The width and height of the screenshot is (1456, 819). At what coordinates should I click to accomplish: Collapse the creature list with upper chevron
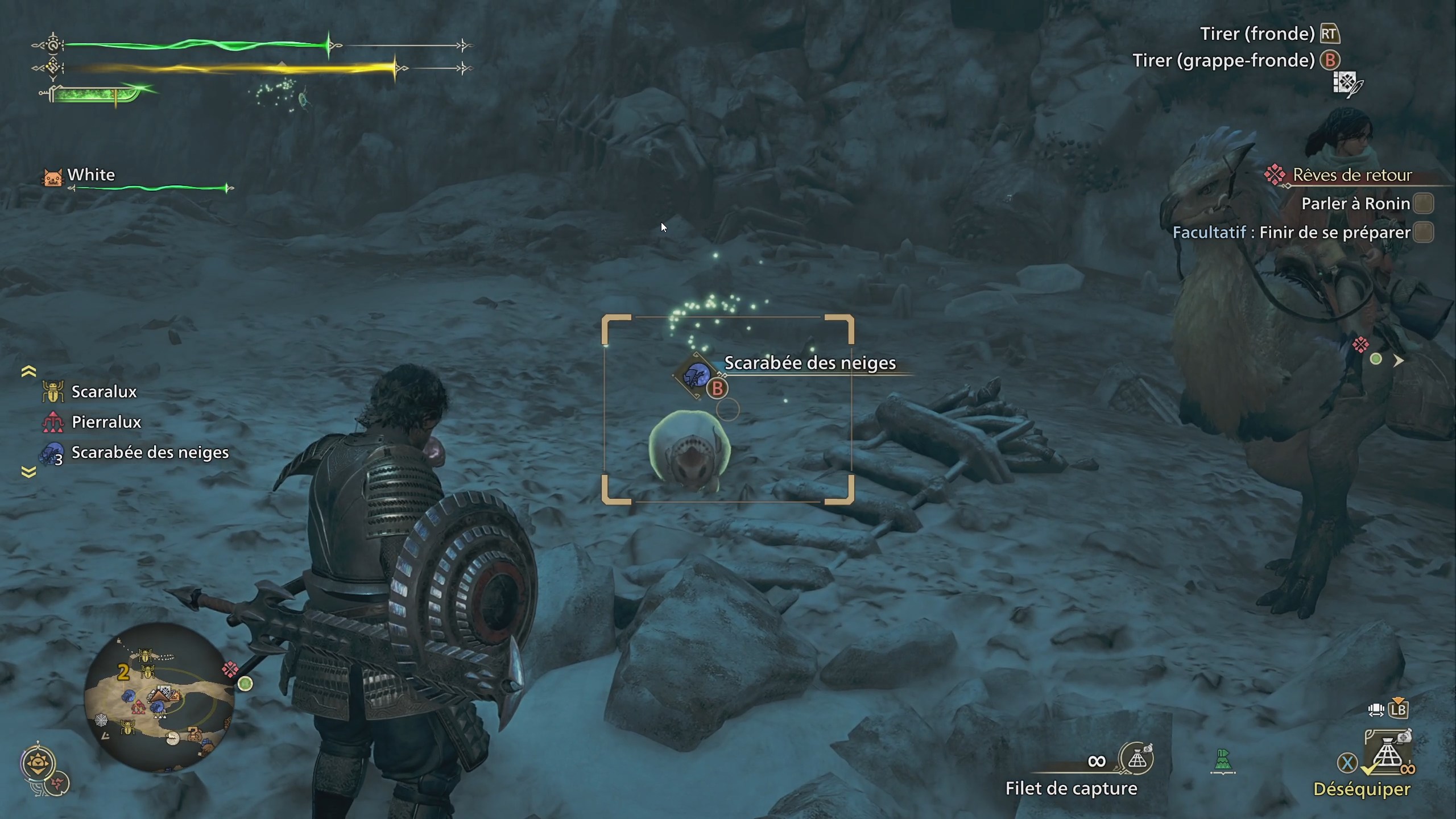[27, 370]
